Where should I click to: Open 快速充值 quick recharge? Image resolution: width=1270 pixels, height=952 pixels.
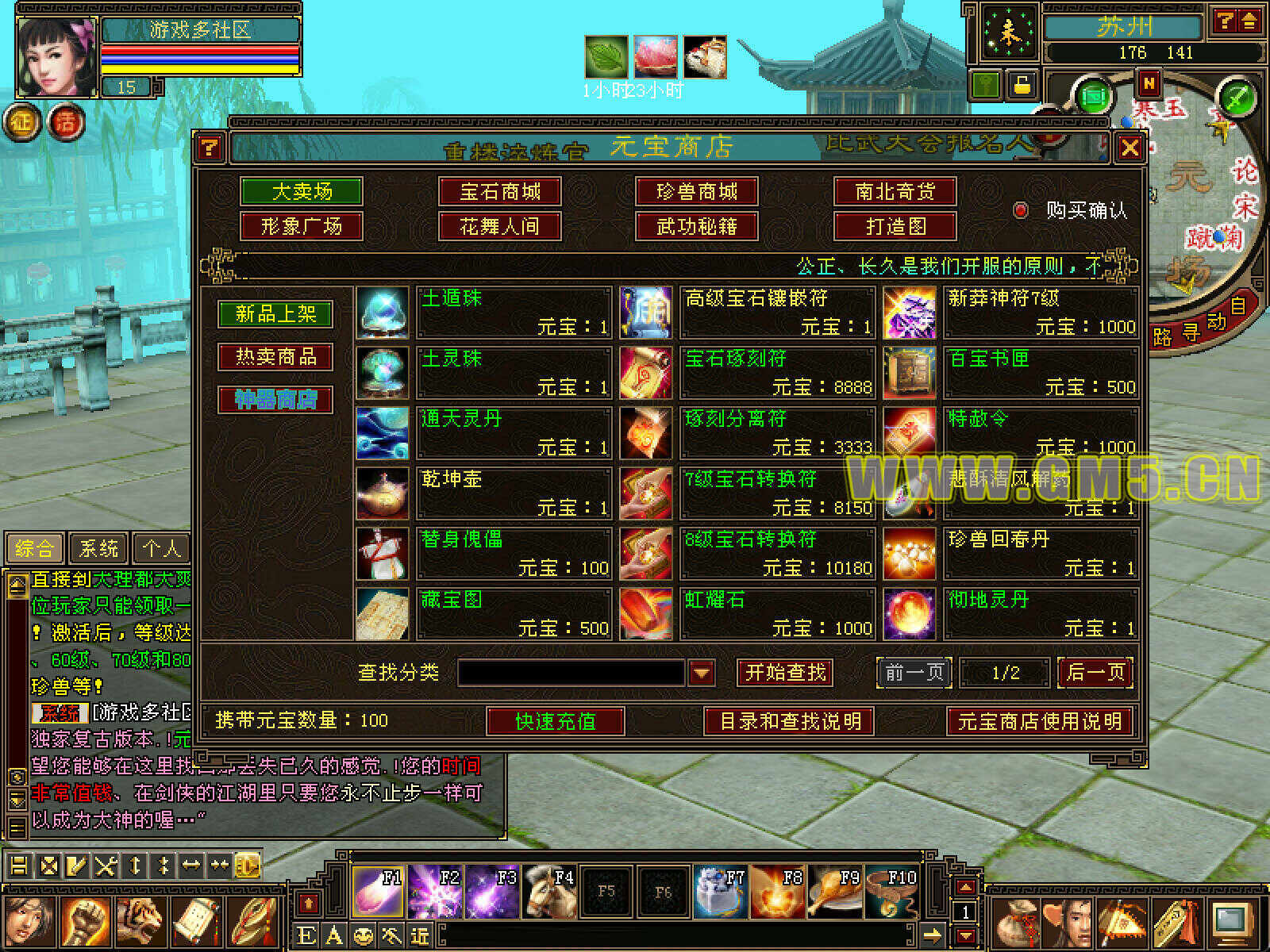[555, 721]
